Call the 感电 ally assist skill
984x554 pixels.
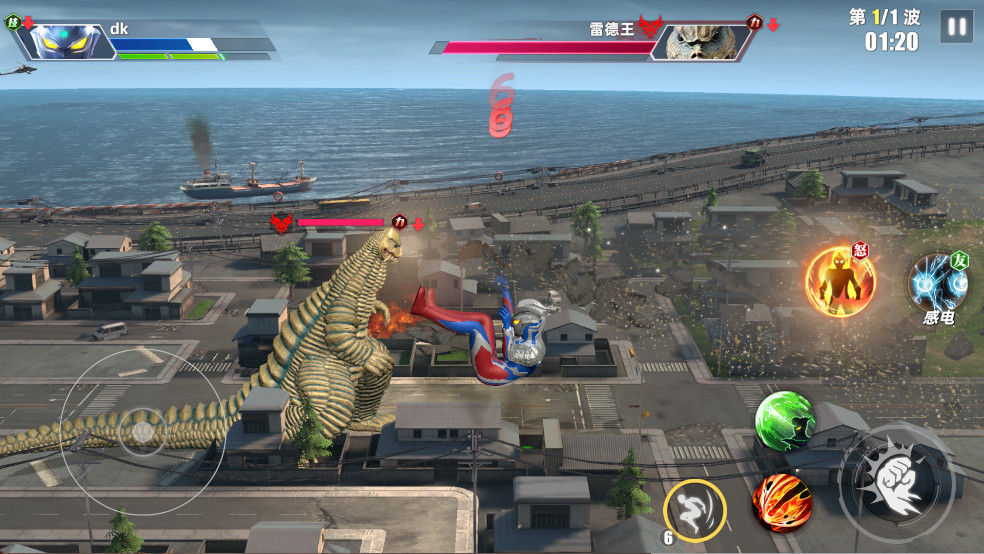pos(938,284)
